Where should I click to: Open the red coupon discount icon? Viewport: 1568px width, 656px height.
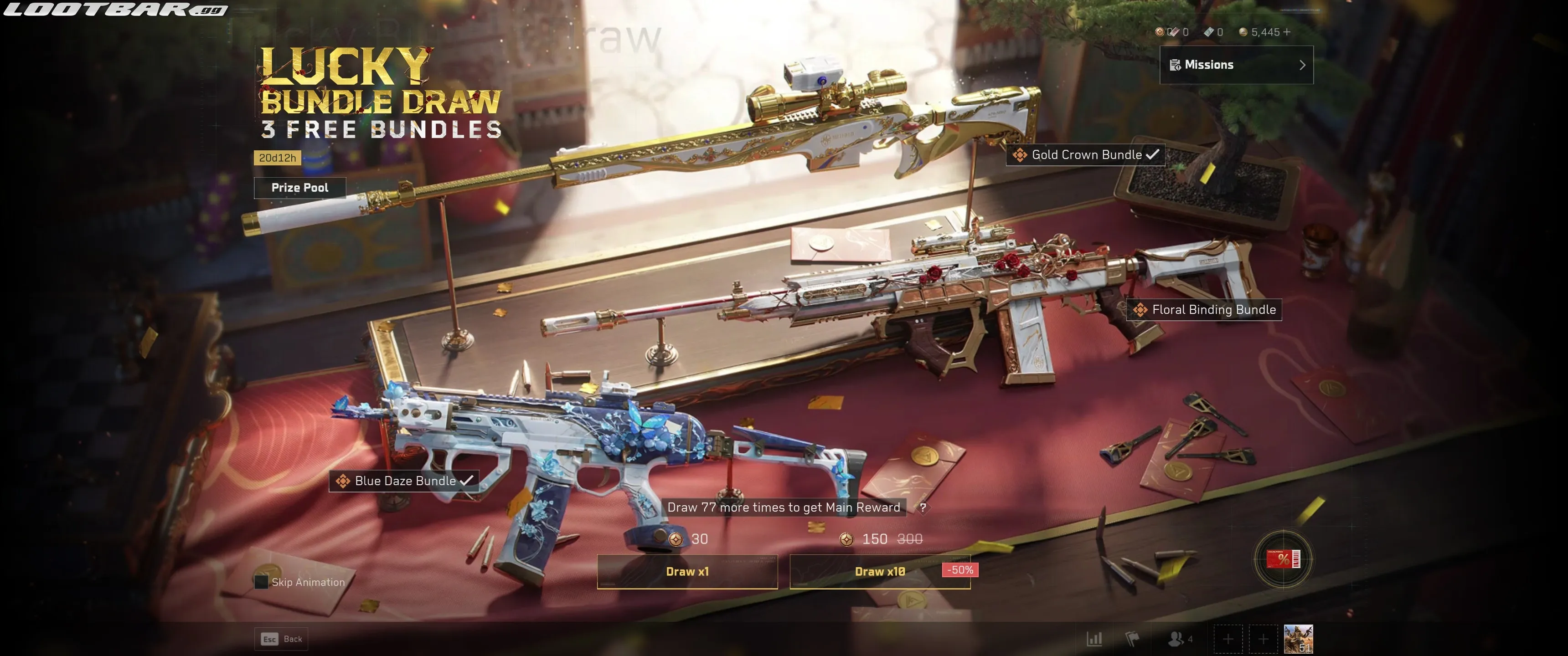tap(1283, 559)
